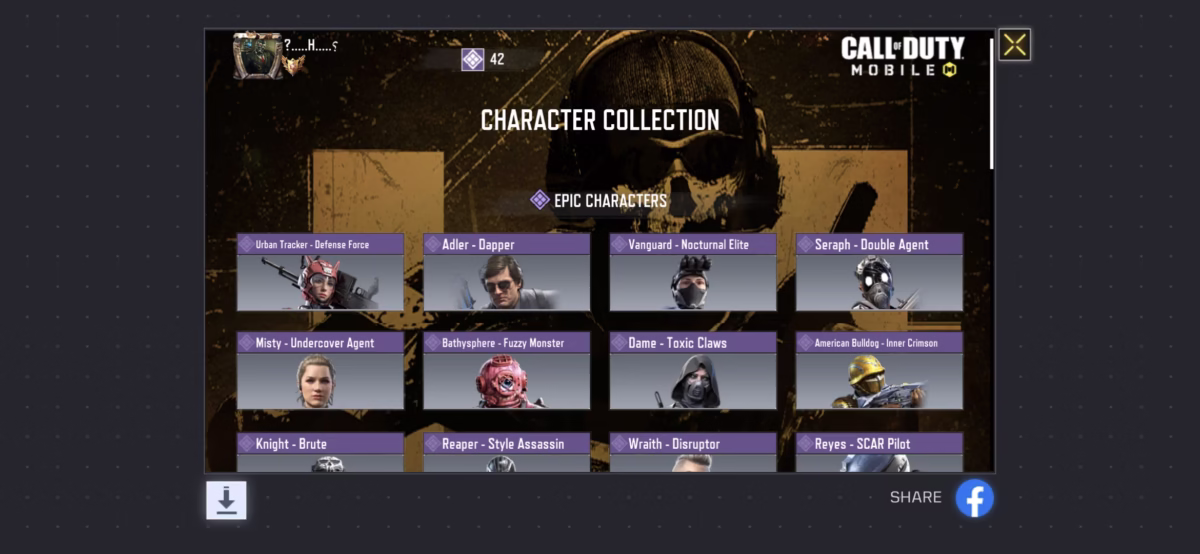Viewport: 1200px width, 554px height.
Task: Select the Urban Tracker - Defense Force card
Action: point(320,273)
